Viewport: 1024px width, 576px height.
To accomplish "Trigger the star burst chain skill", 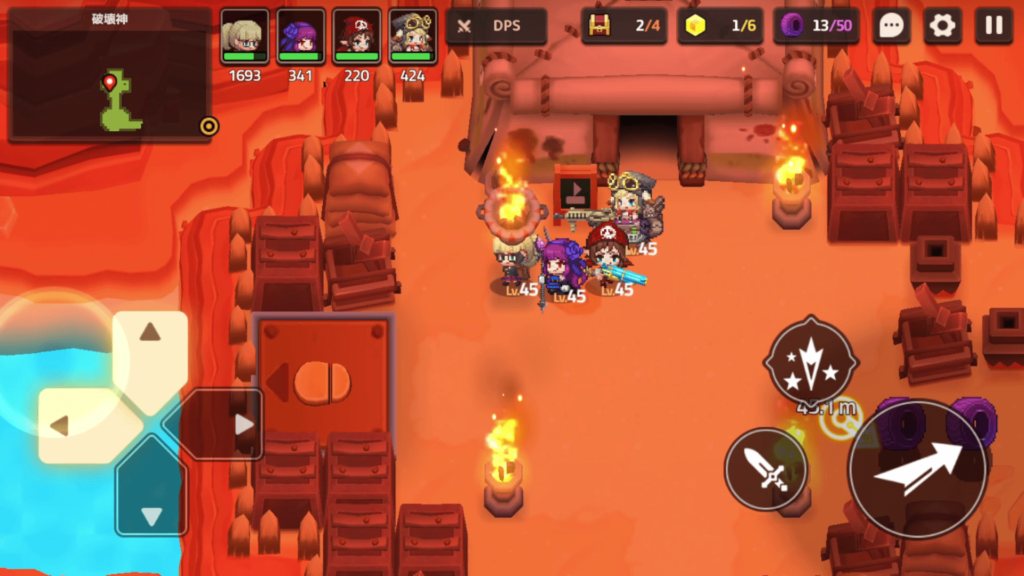I will click(x=810, y=360).
